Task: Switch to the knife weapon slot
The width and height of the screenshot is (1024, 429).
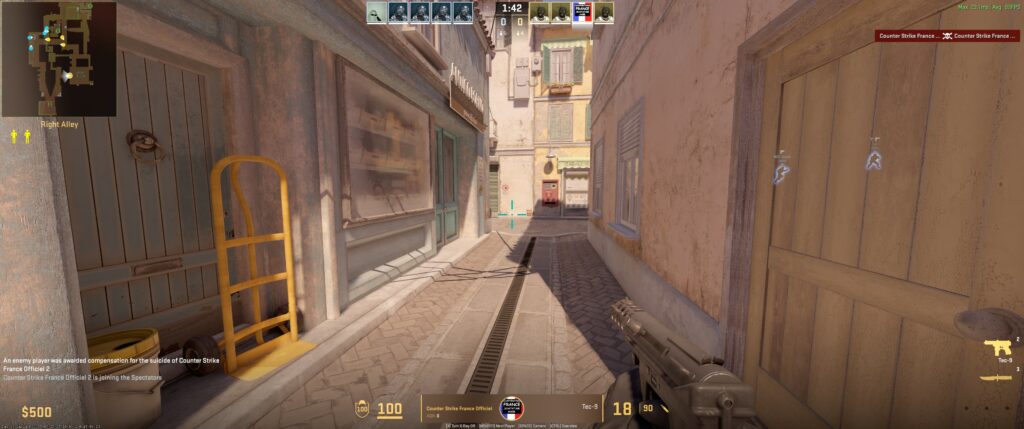Action: pos(997,377)
